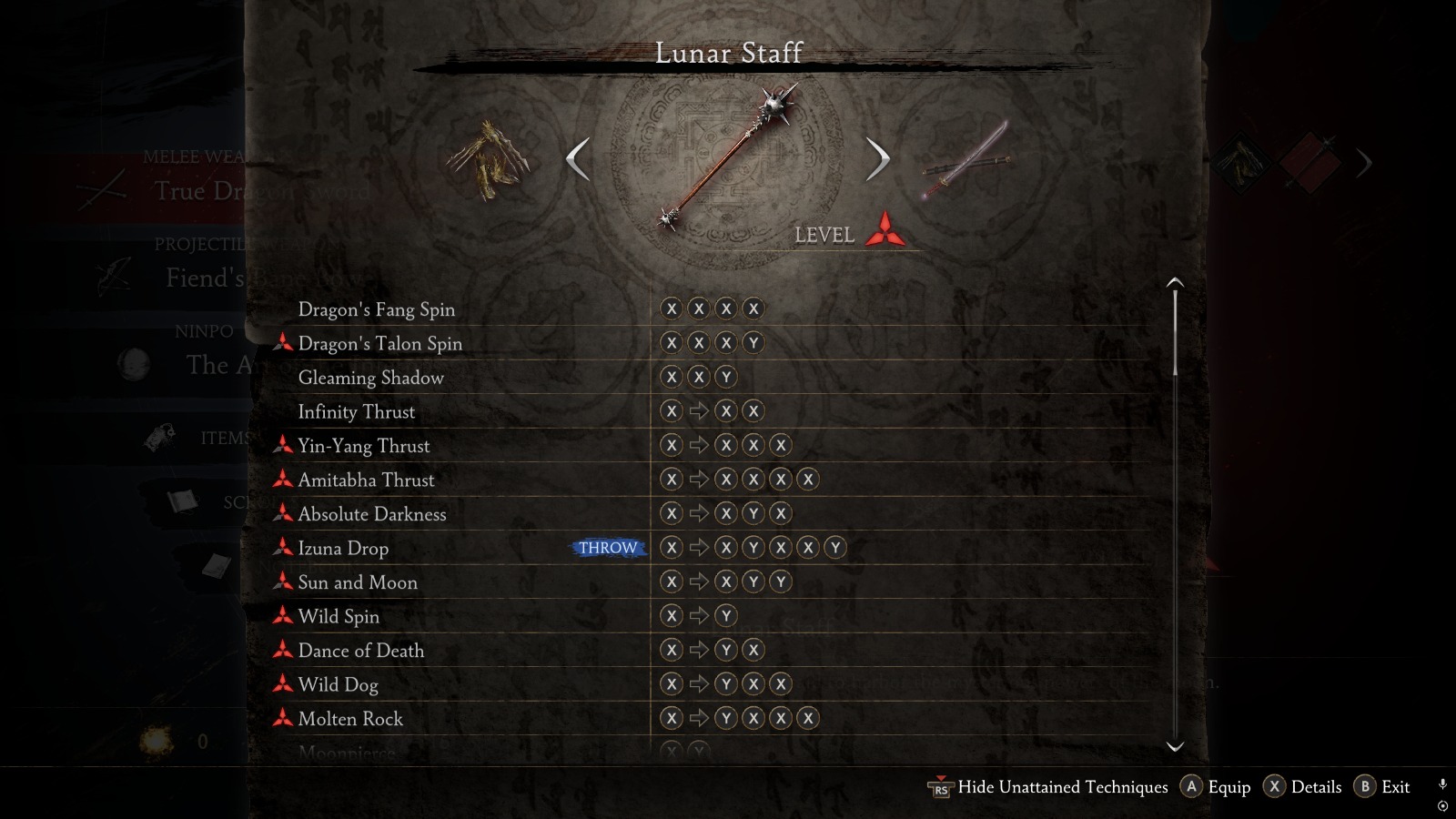This screenshot has width=1456, height=819.
Task: Highlight the Gleaming Shadow technique row
Action: pyautogui.click(x=370, y=378)
